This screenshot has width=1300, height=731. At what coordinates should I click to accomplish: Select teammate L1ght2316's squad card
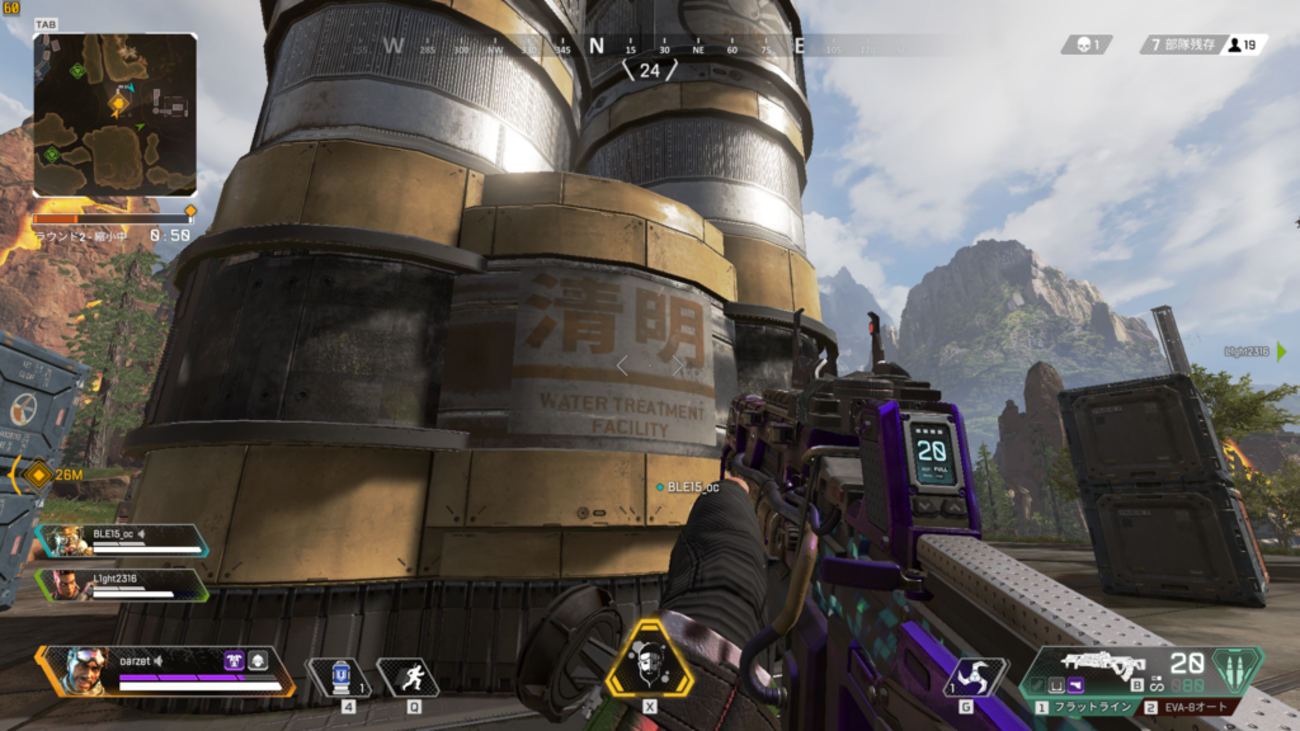pos(122,584)
